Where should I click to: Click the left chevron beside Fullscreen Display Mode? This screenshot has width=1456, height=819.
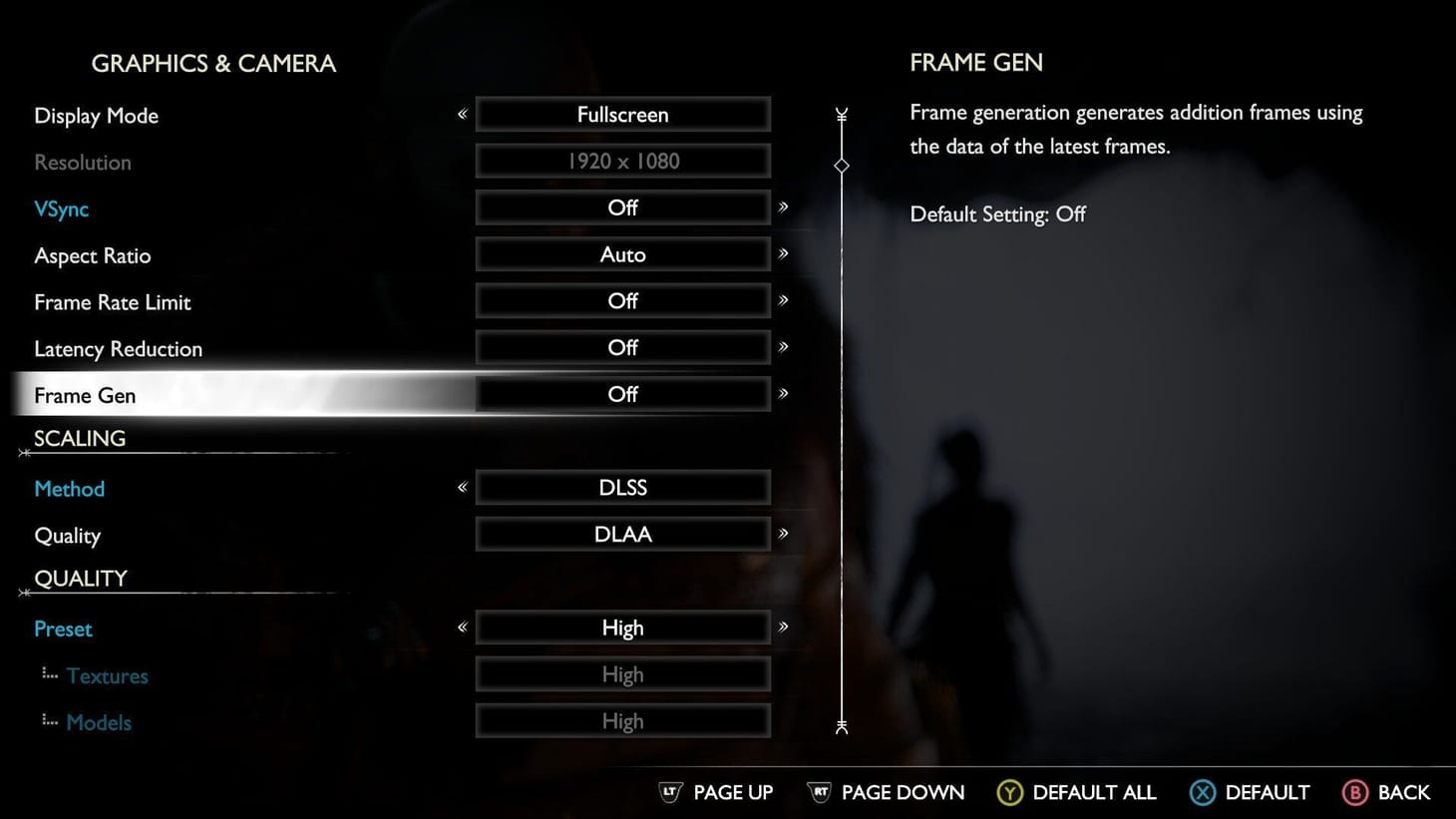pos(462,114)
